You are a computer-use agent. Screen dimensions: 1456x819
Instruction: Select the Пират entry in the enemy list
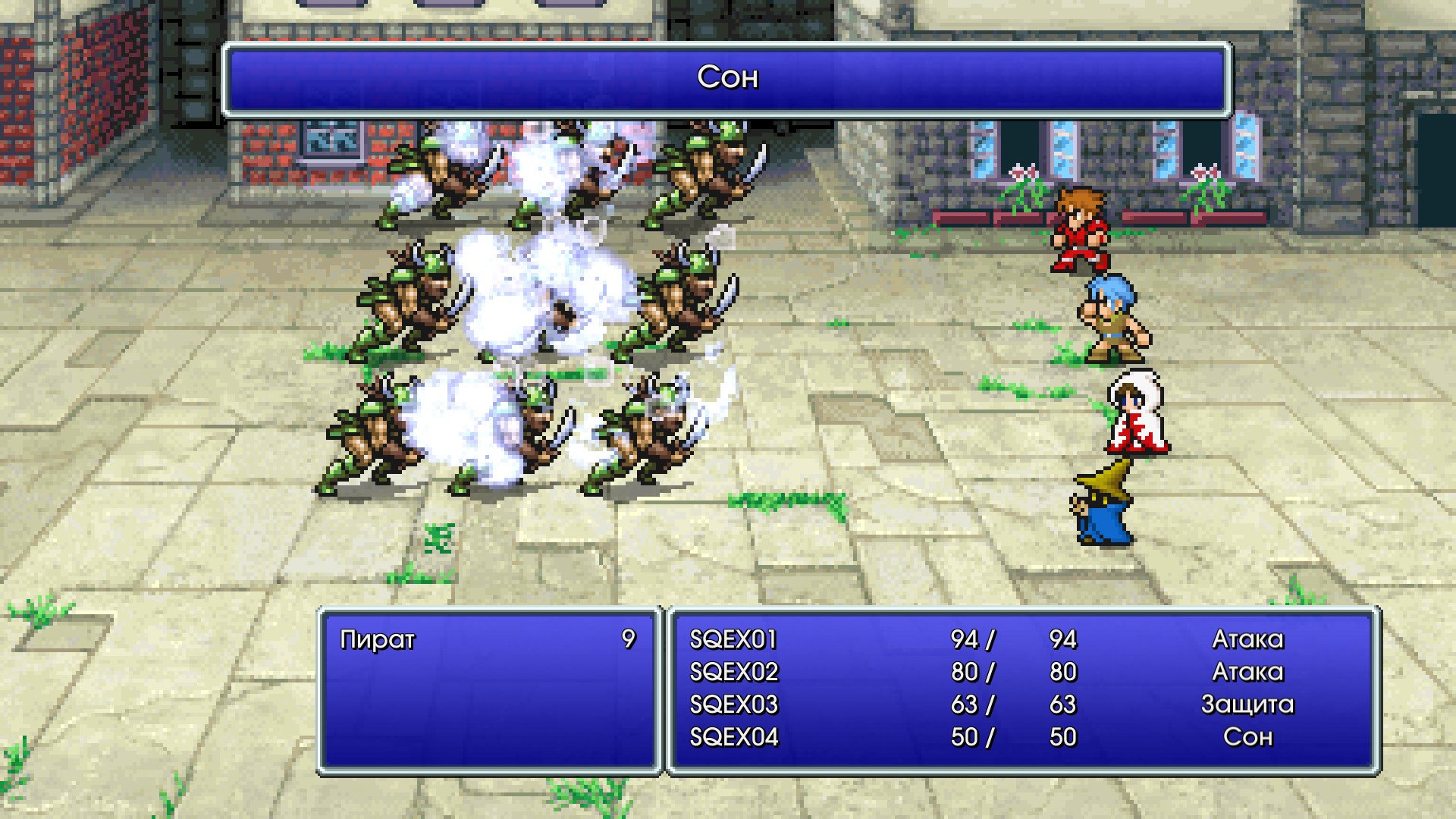(x=378, y=640)
